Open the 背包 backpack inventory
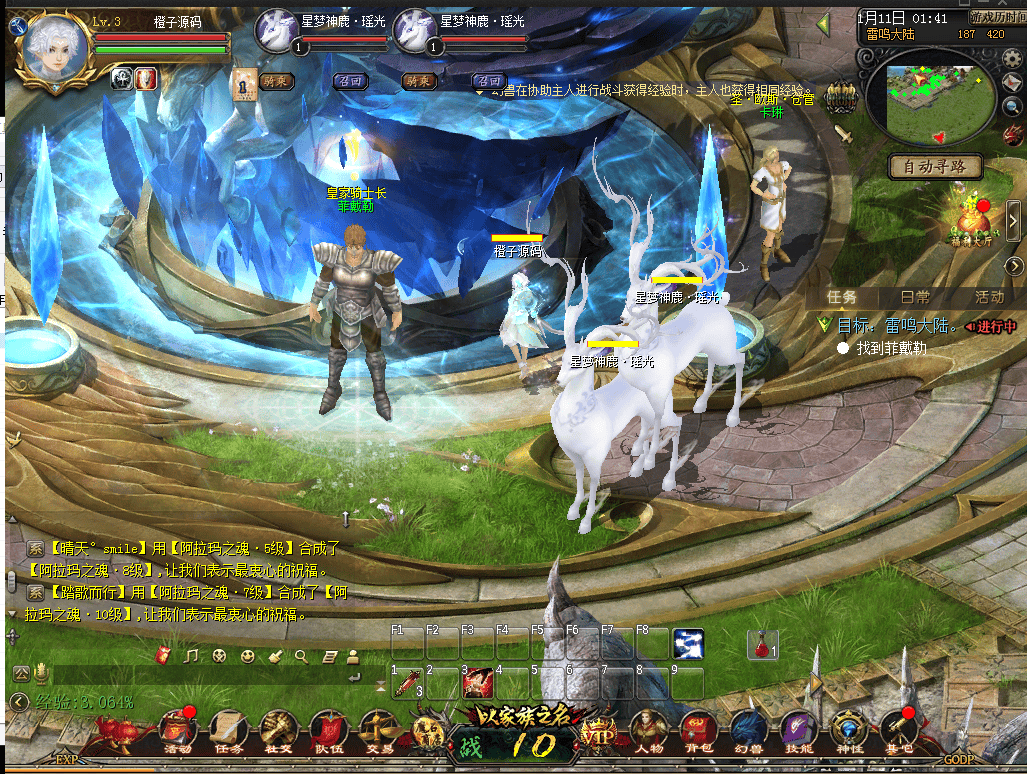The height and width of the screenshot is (774, 1027). [699, 730]
